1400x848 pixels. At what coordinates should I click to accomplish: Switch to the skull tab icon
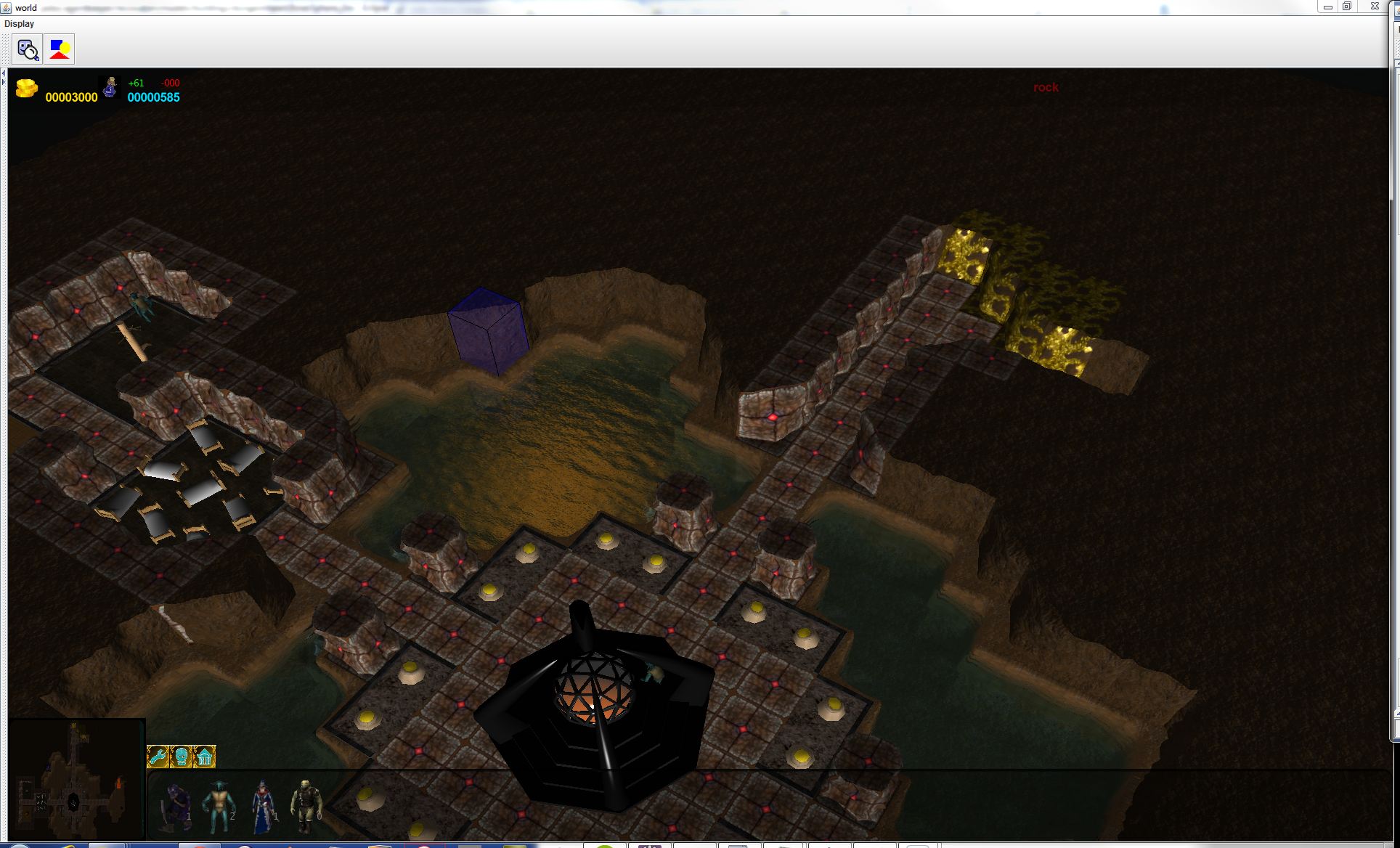pos(181,757)
